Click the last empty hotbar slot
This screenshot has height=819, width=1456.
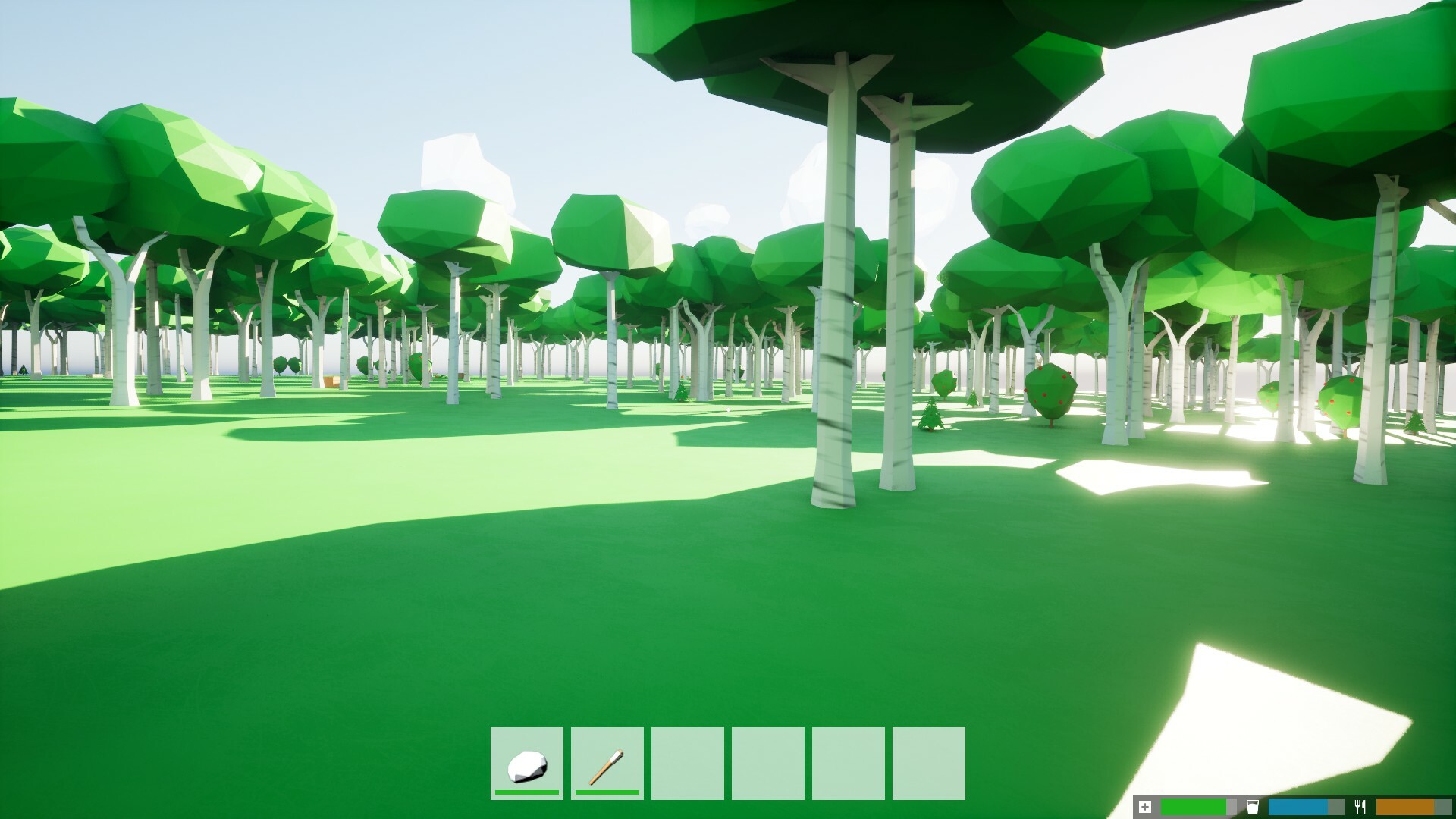[x=928, y=762]
